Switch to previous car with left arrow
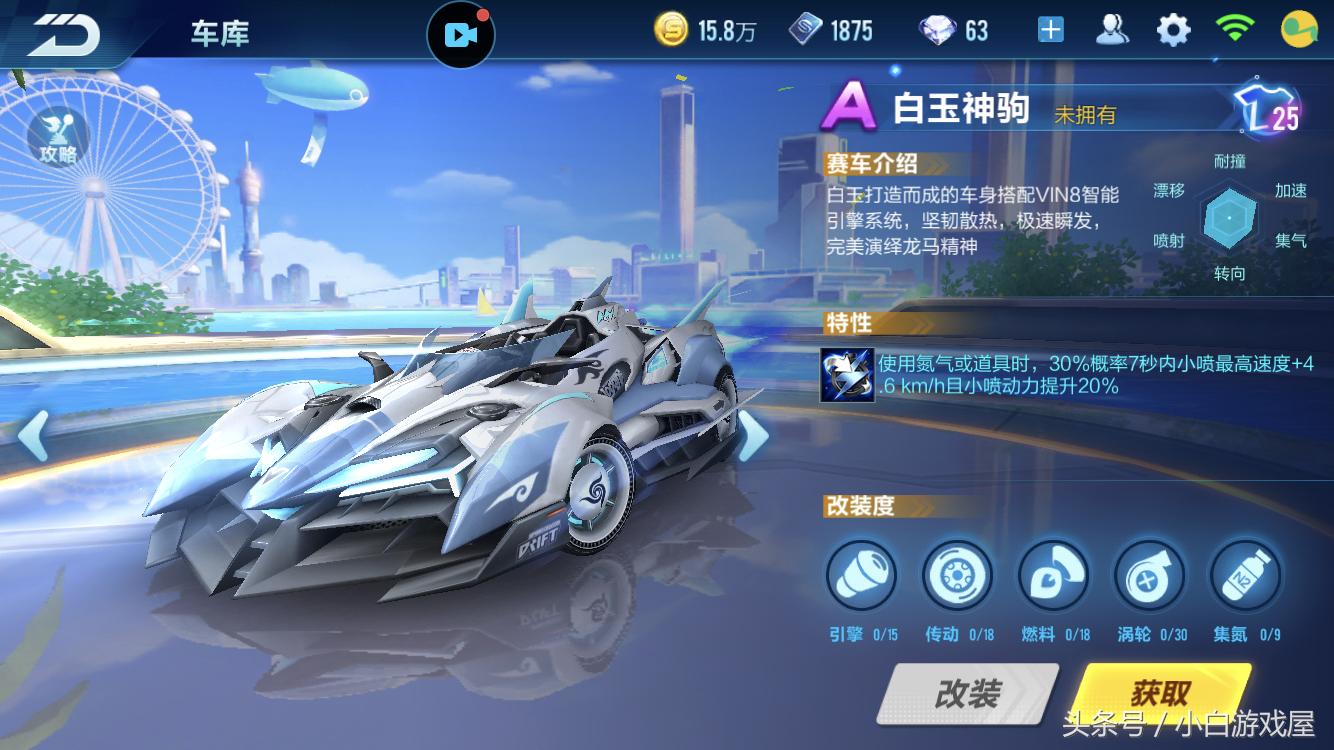The image size is (1334, 750). (34, 437)
